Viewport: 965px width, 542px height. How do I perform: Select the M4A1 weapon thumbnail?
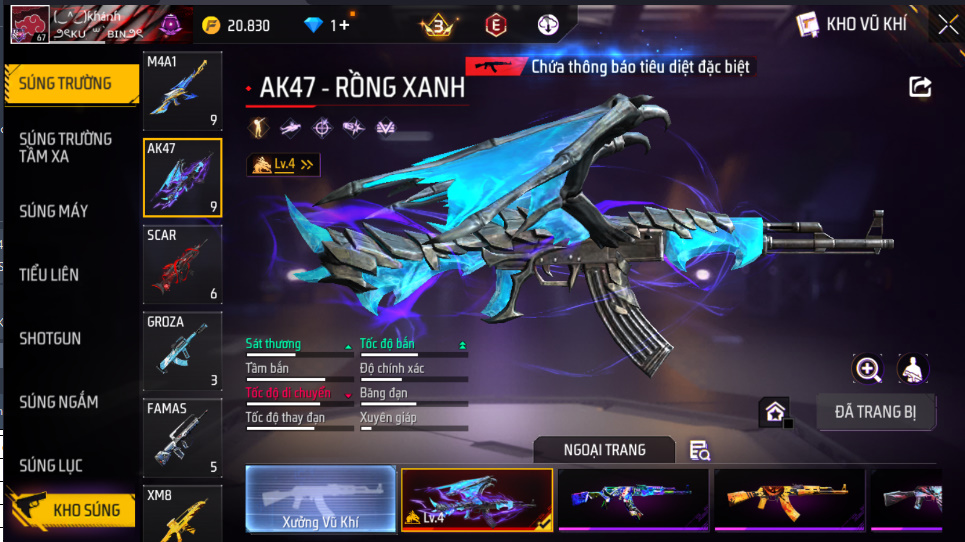(182, 92)
